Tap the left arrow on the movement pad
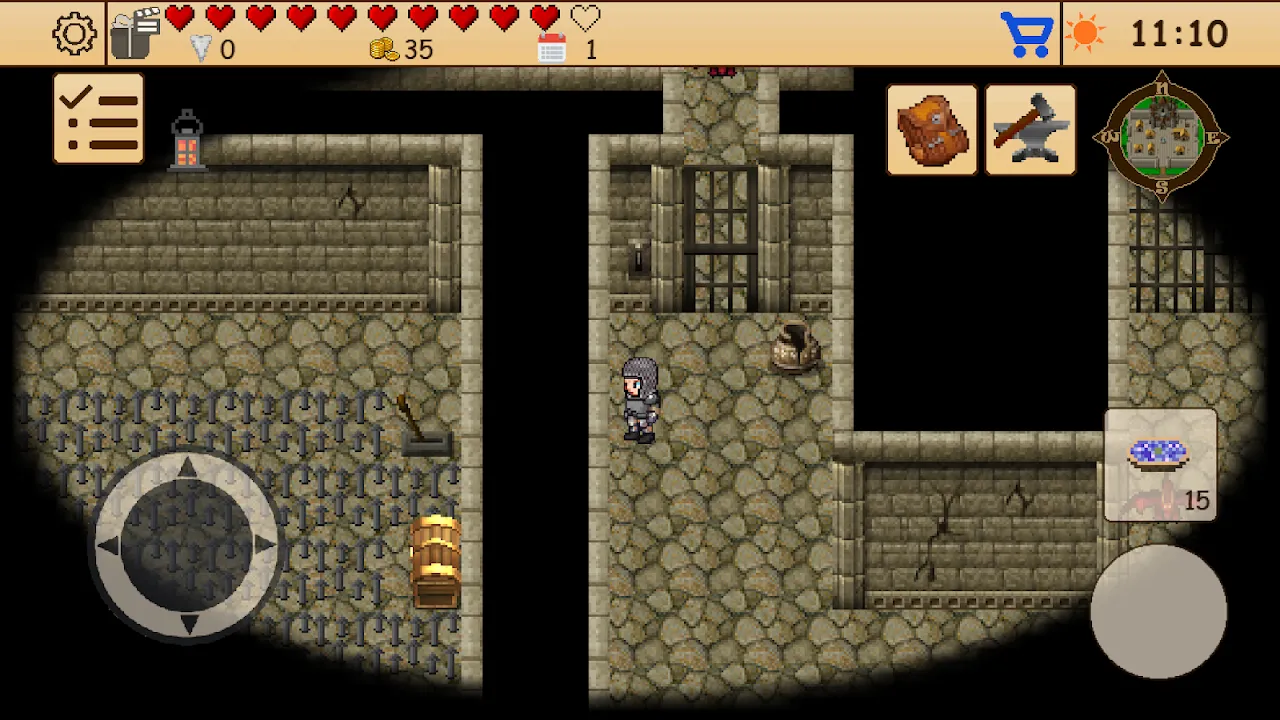This screenshot has height=720, width=1280. tap(109, 546)
